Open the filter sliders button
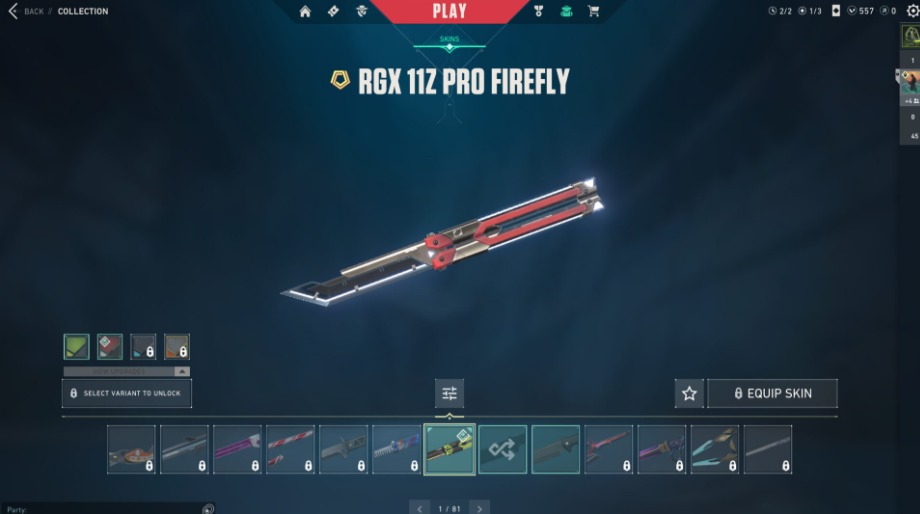Screen dimensions: 920x514 click(449, 393)
